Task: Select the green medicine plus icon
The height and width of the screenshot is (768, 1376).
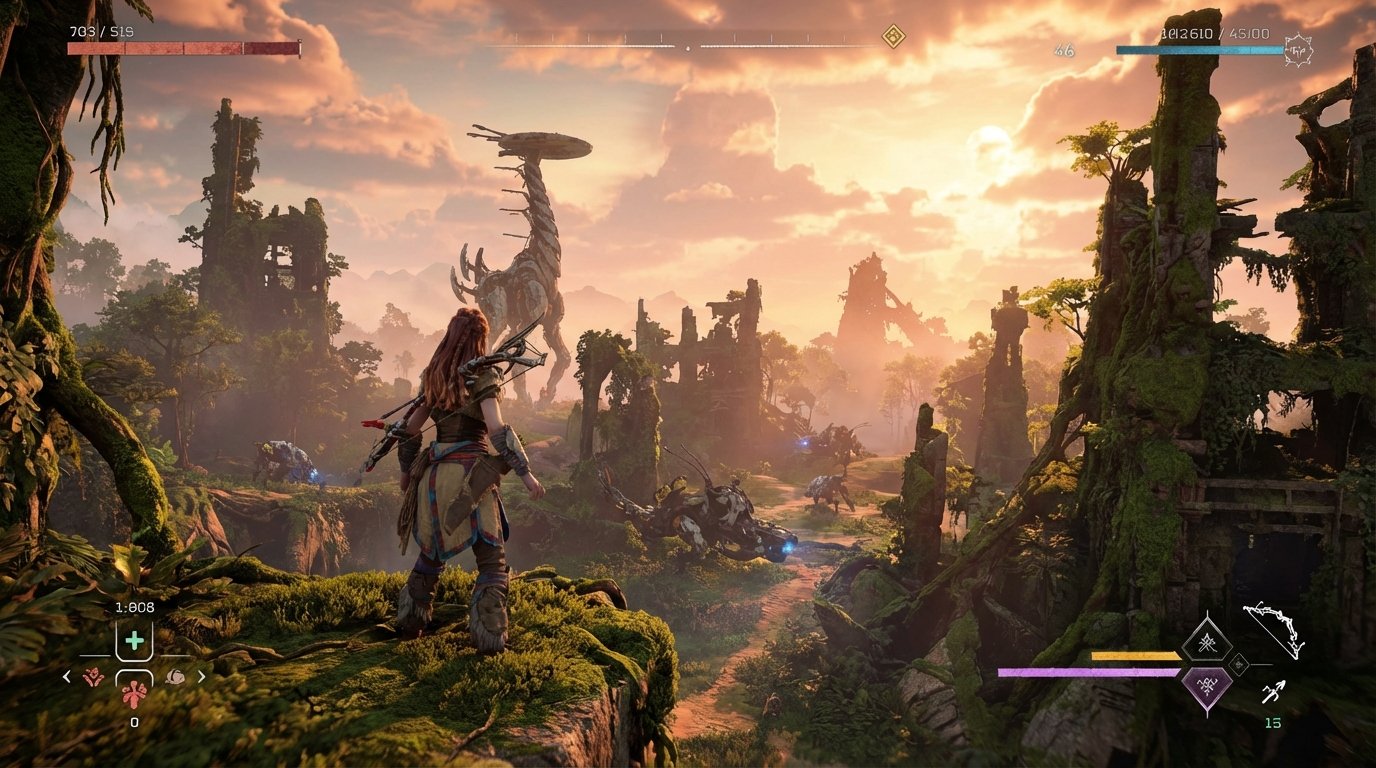Action: (x=134, y=640)
